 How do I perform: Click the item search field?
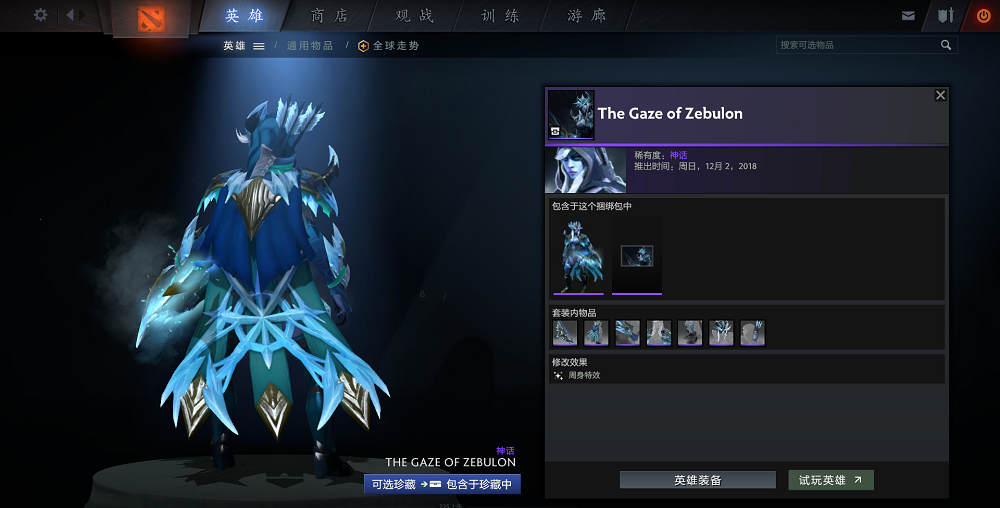(857, 45)
